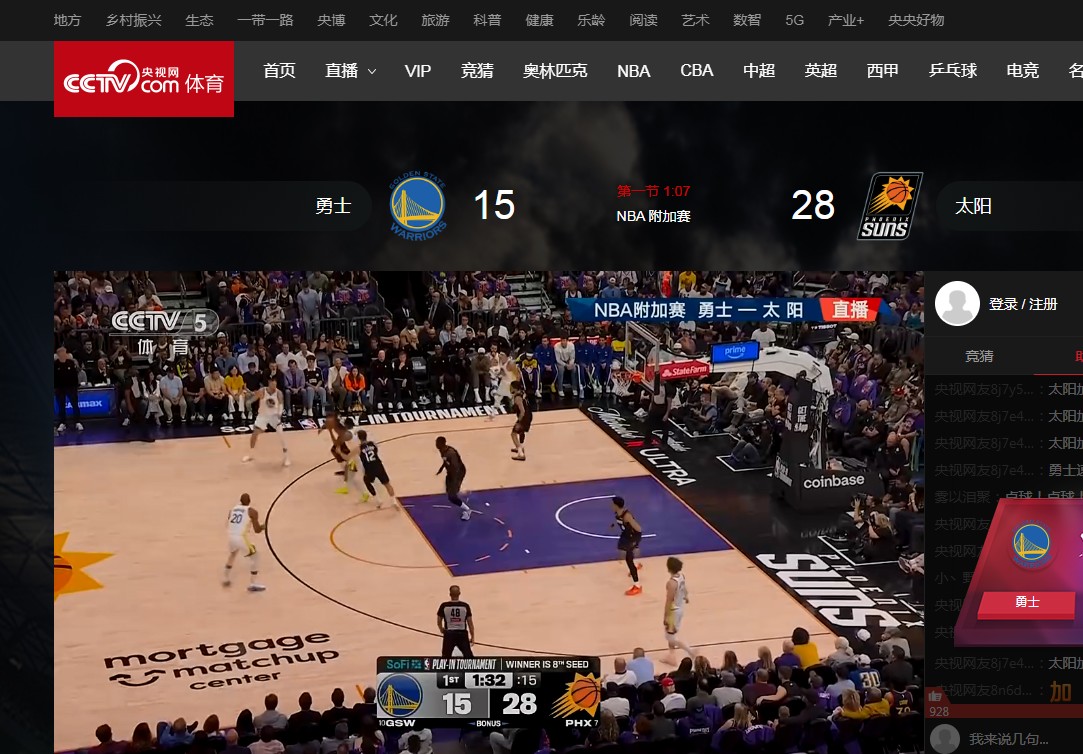Open the 奥林匹克 section
Viewport: 1083px width, 754px height.
click(x=555, y=71)
